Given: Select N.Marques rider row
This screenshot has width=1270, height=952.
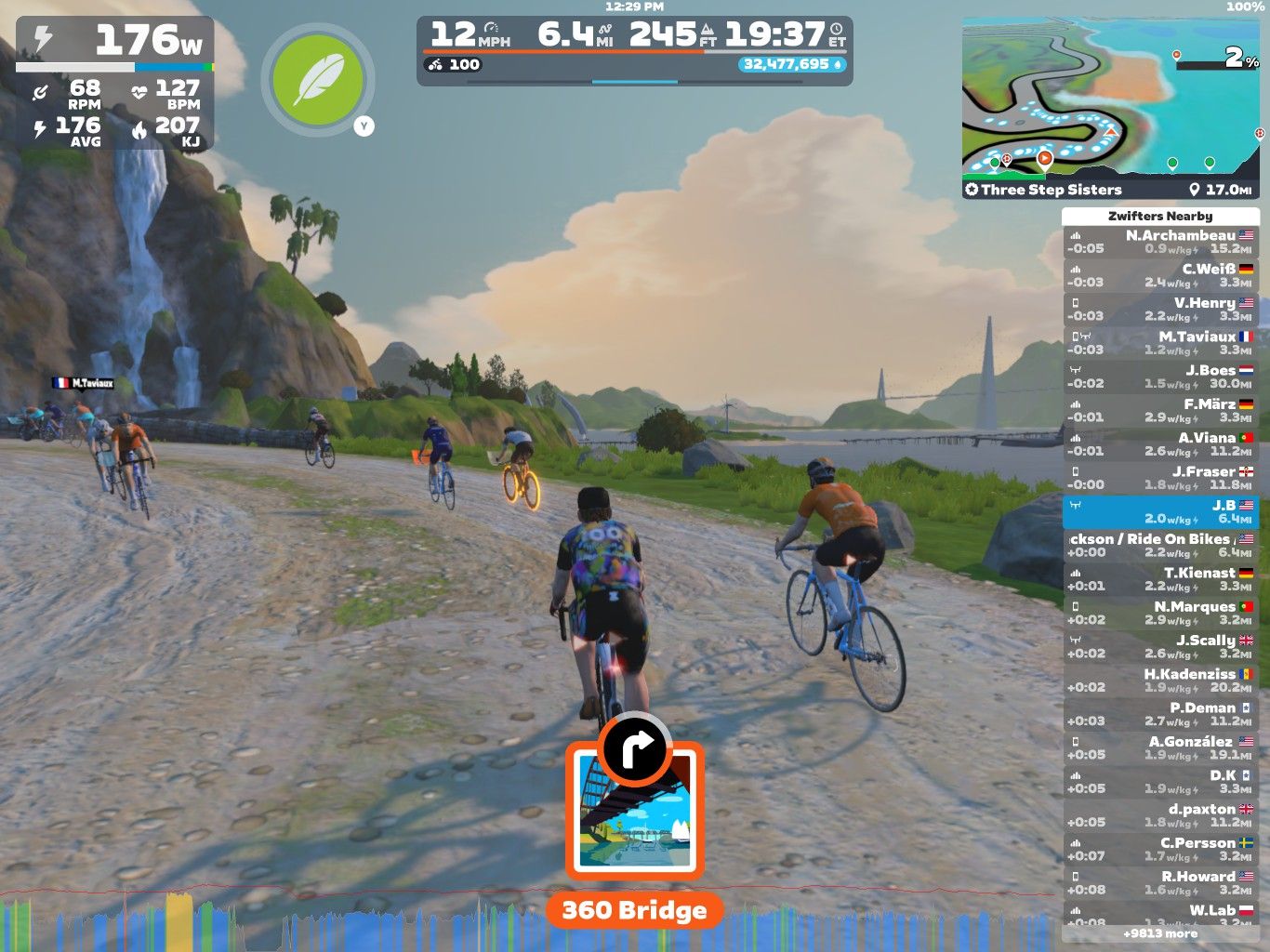Looking at the screenshot, I should point(1160,613).
